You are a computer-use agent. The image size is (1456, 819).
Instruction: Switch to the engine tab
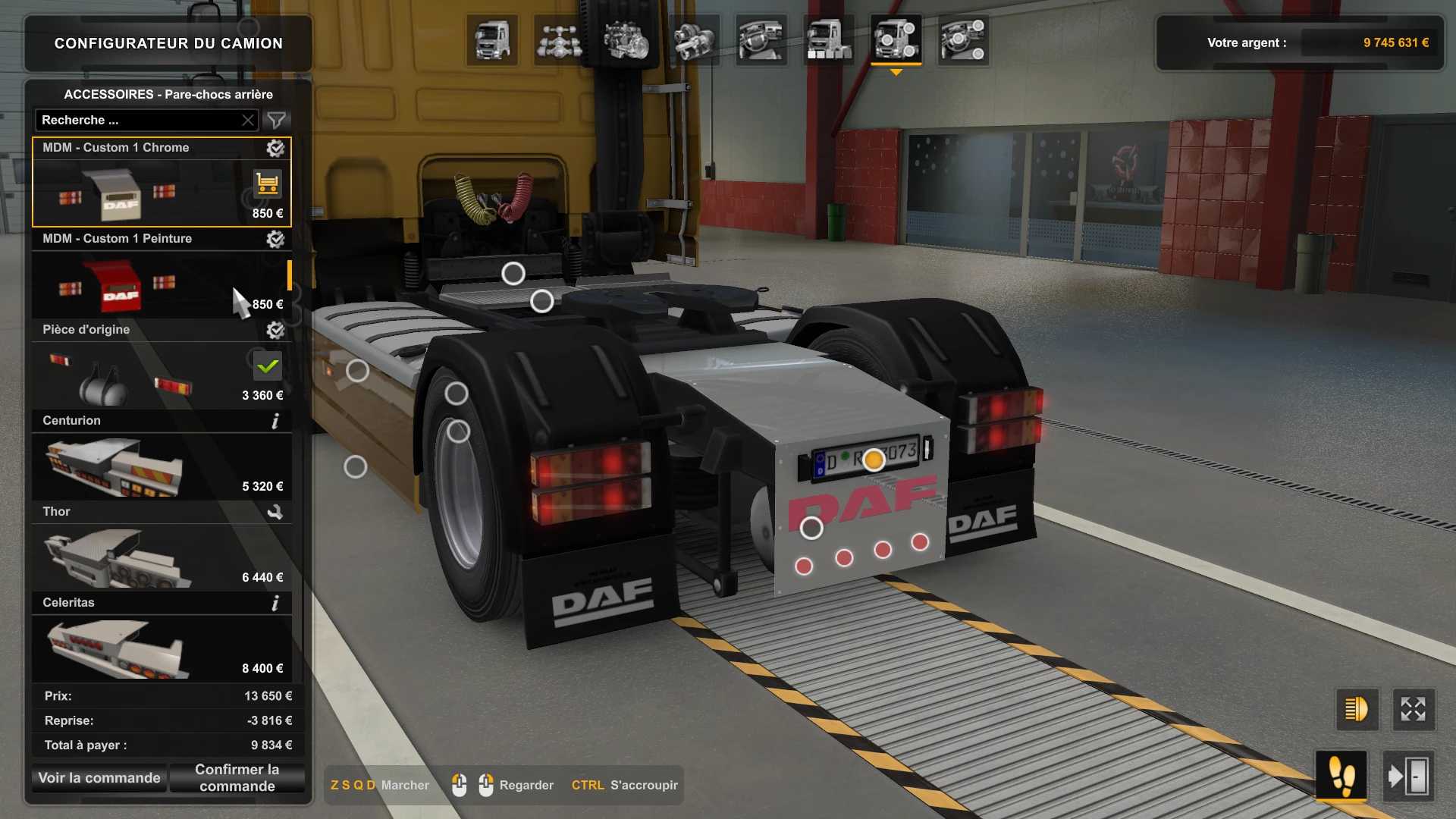pyautogui.click(x=626, y=39)
